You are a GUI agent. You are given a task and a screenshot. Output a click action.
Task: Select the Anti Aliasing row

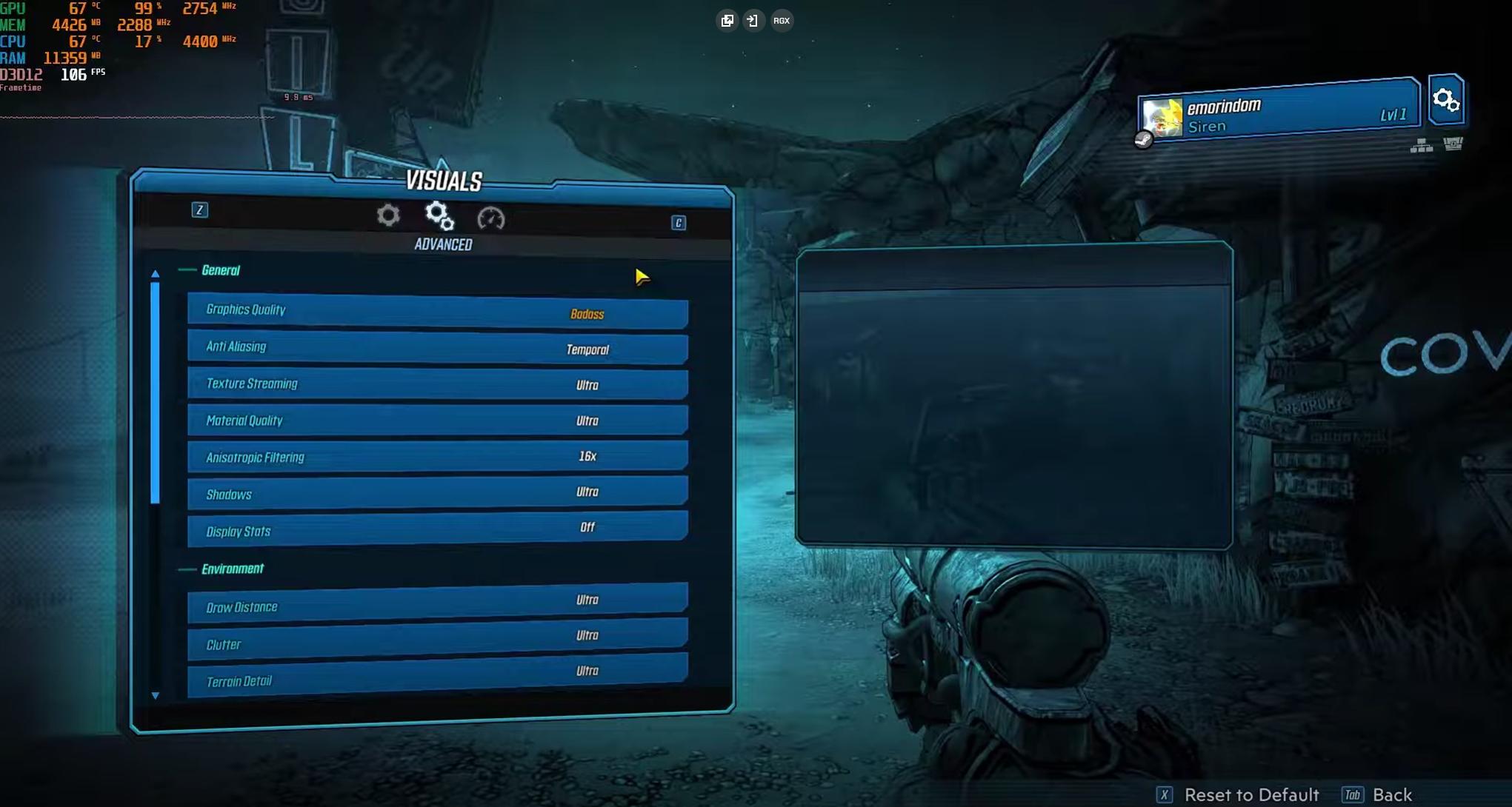[x=437, y=348]
